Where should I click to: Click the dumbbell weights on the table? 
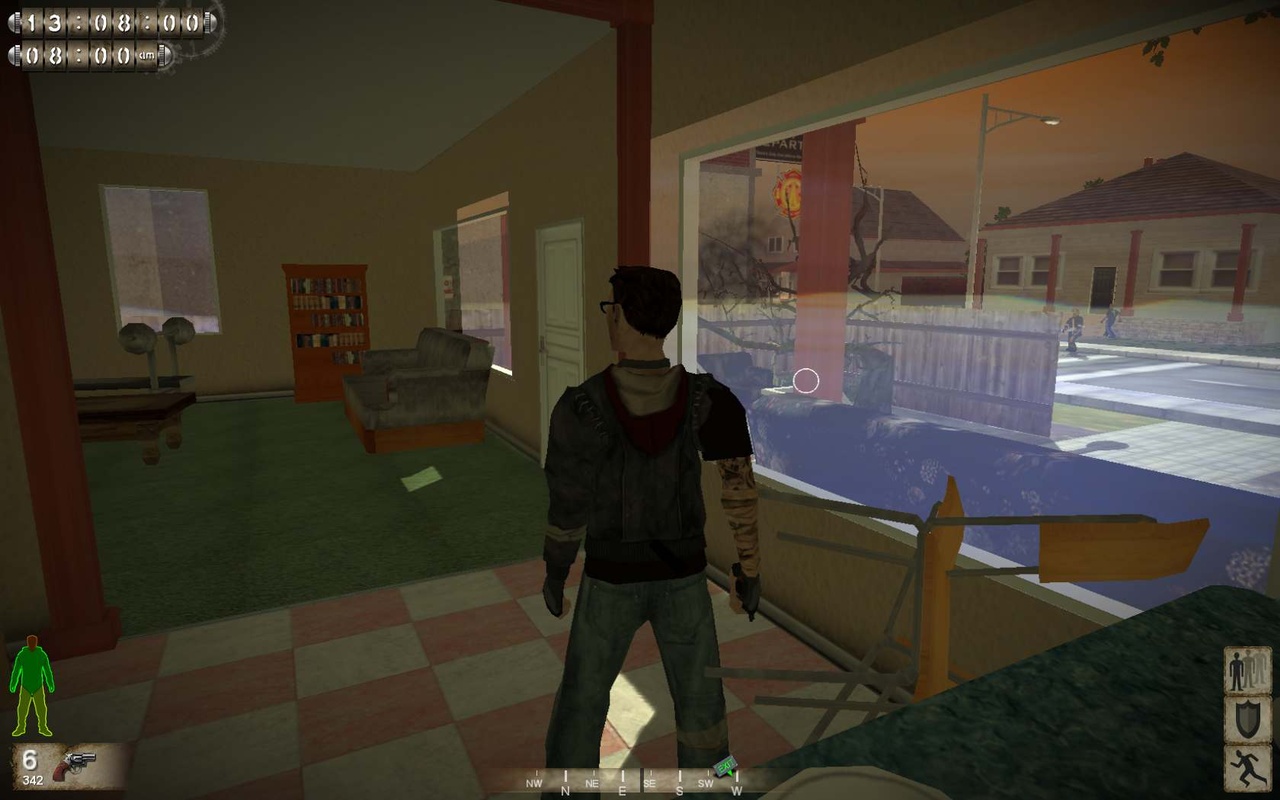[157, 335]
